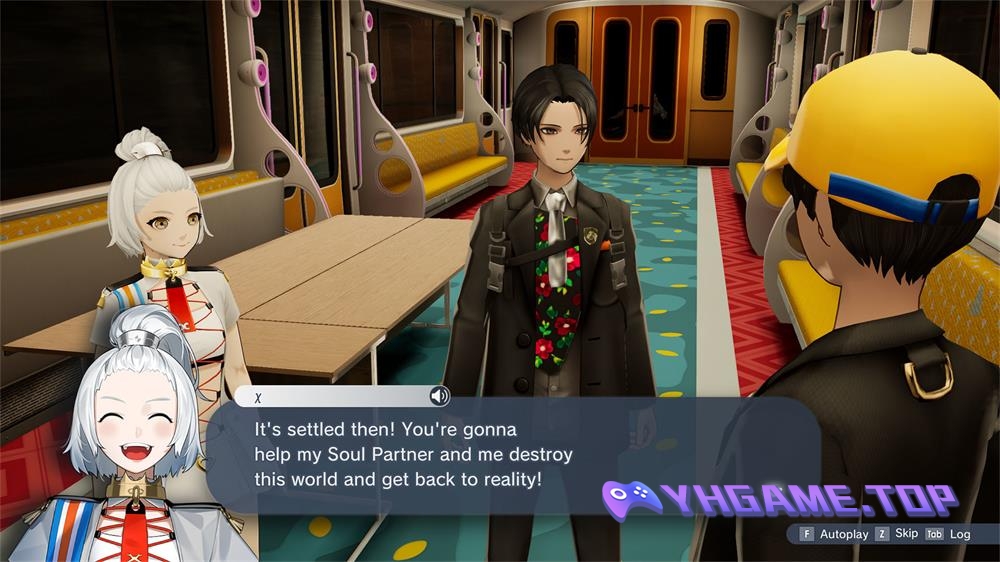Skip the current dialogue scene
The width and height of the screenshot is (1000, 562).
(897, 534)
